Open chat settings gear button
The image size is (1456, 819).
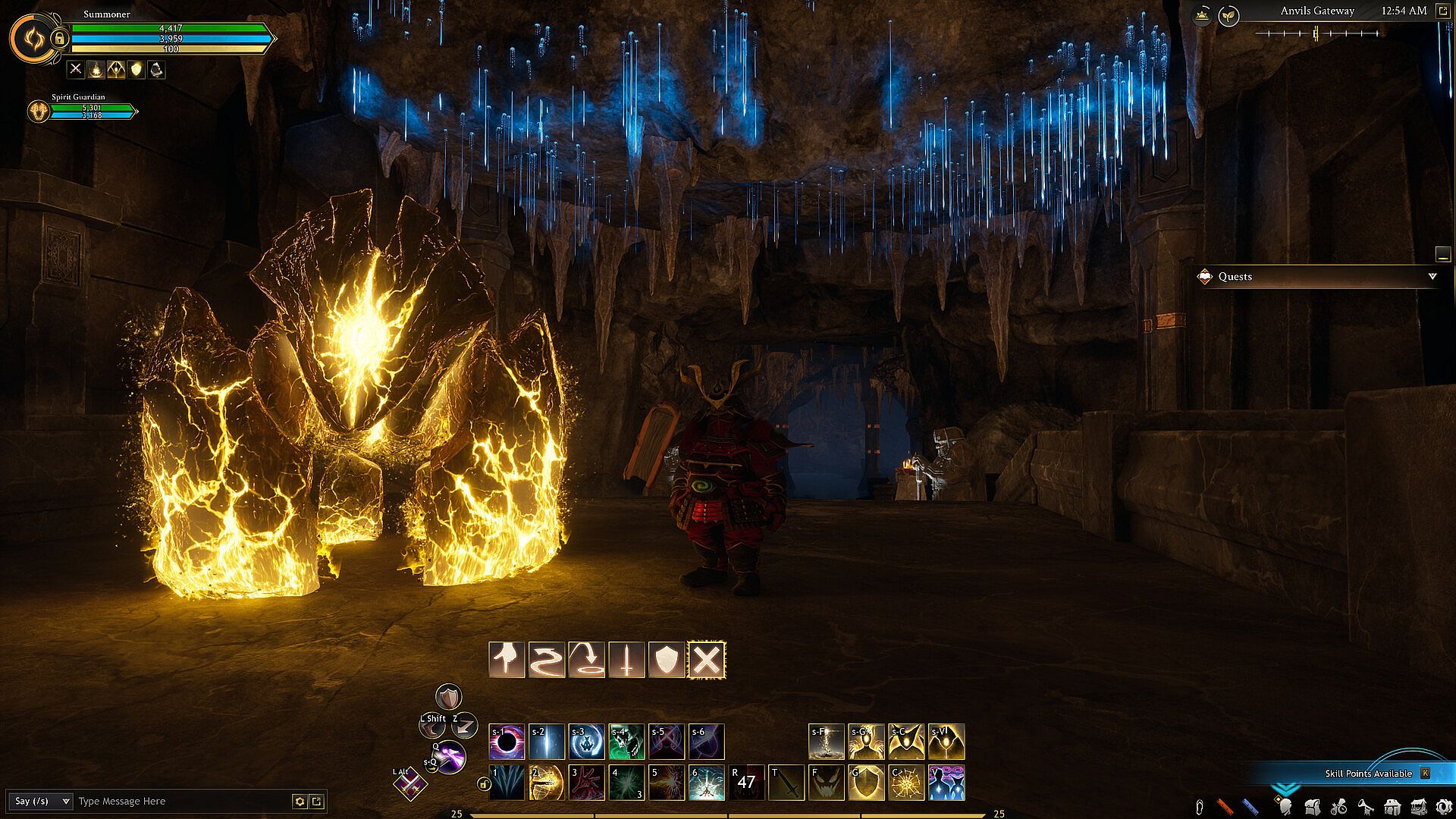[300, 802]
